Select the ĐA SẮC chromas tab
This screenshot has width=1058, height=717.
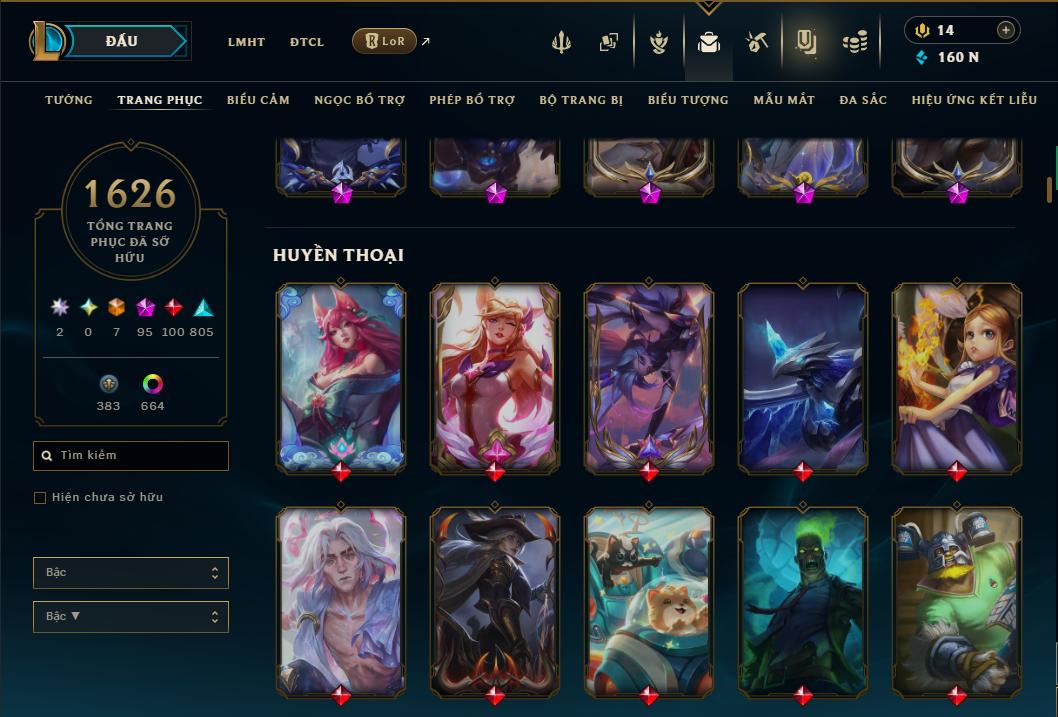(x=863, y=100)
